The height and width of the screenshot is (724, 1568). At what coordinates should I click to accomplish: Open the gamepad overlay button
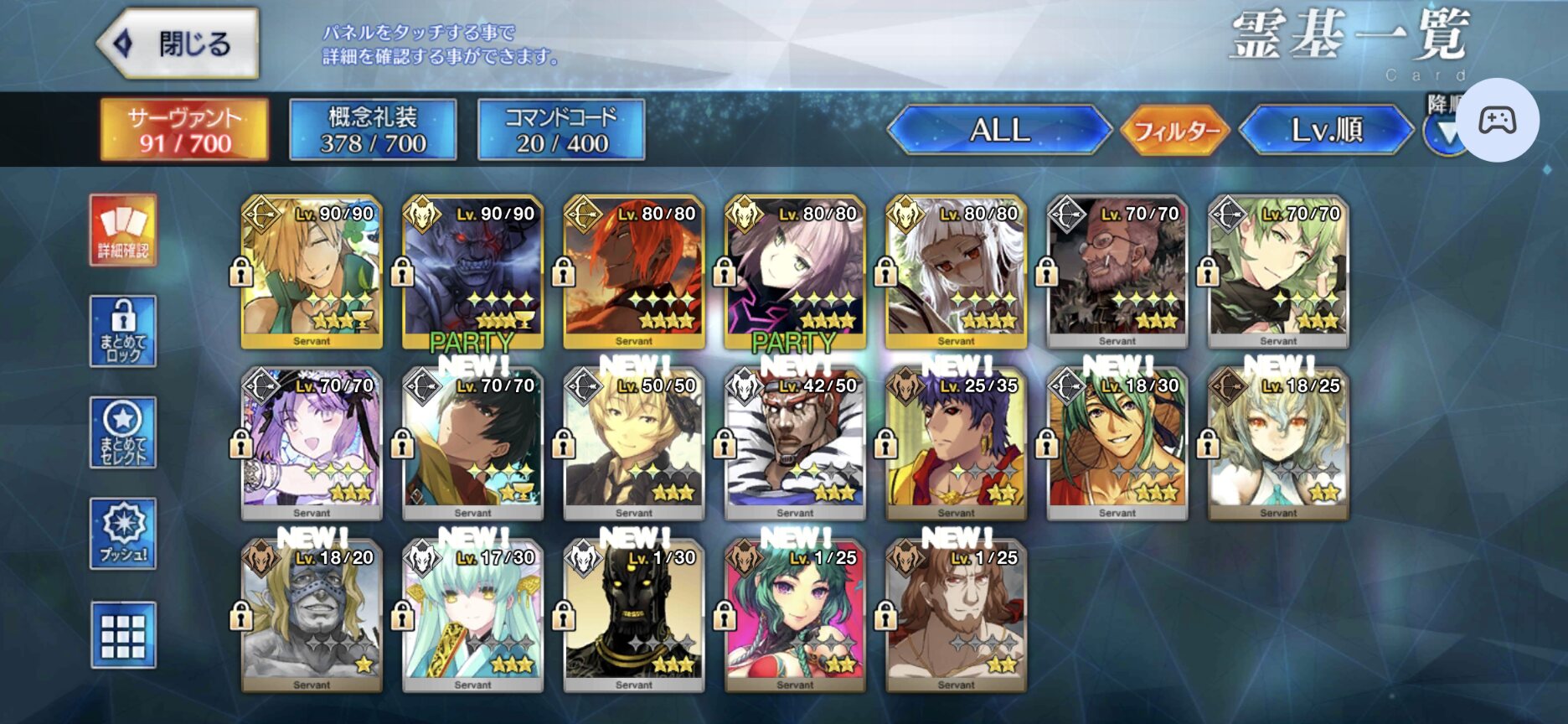1497,120
